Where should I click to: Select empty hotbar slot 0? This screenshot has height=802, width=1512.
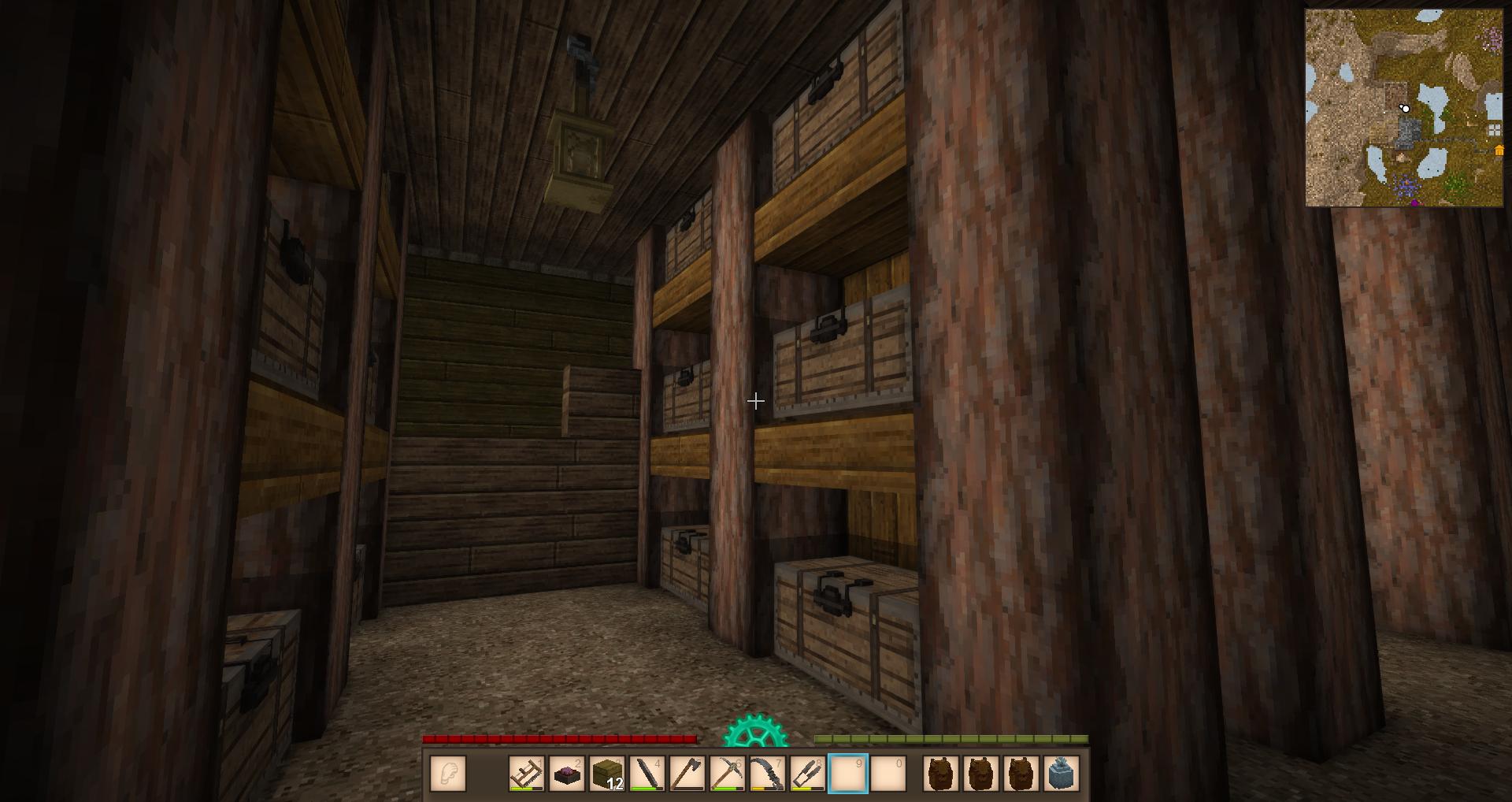coord(888,774)
